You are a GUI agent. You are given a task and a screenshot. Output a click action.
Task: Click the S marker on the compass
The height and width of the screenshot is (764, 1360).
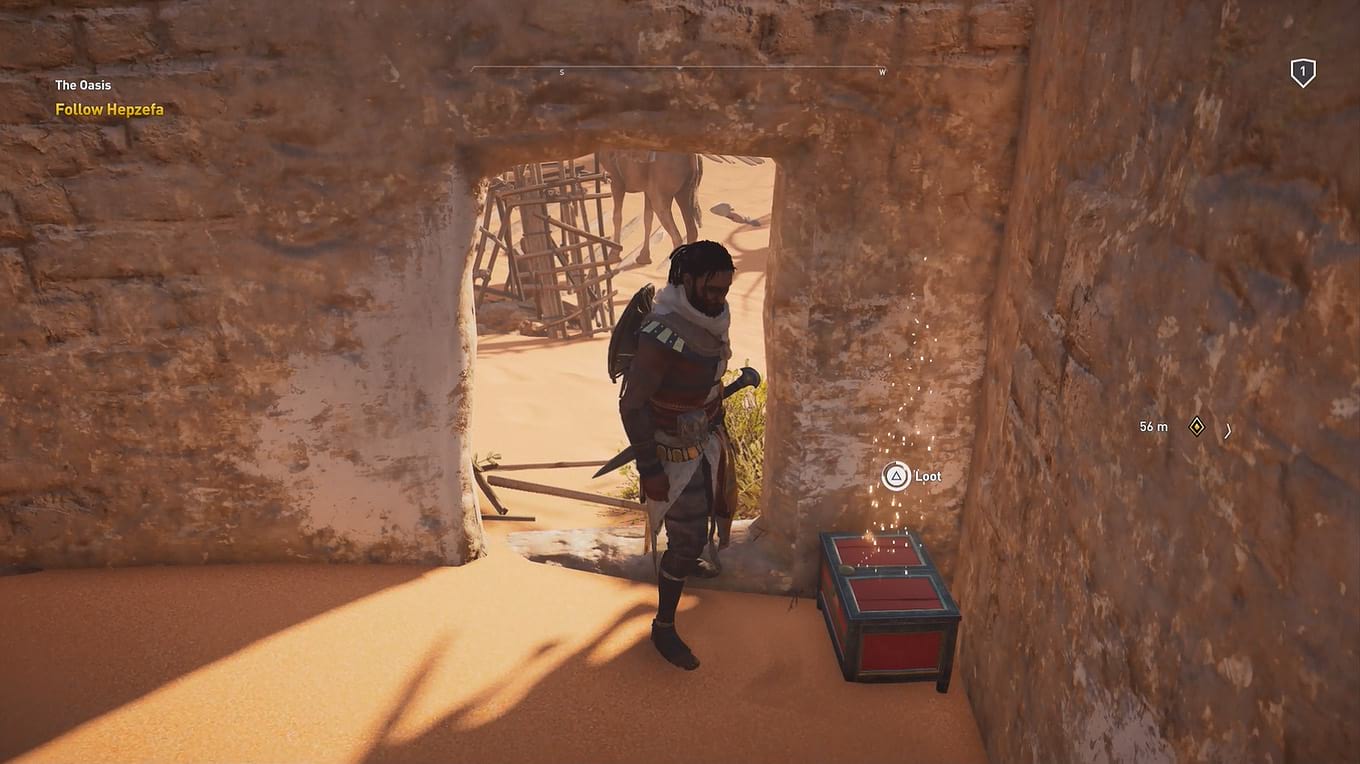pyautogui.click(x=562, y=72)
